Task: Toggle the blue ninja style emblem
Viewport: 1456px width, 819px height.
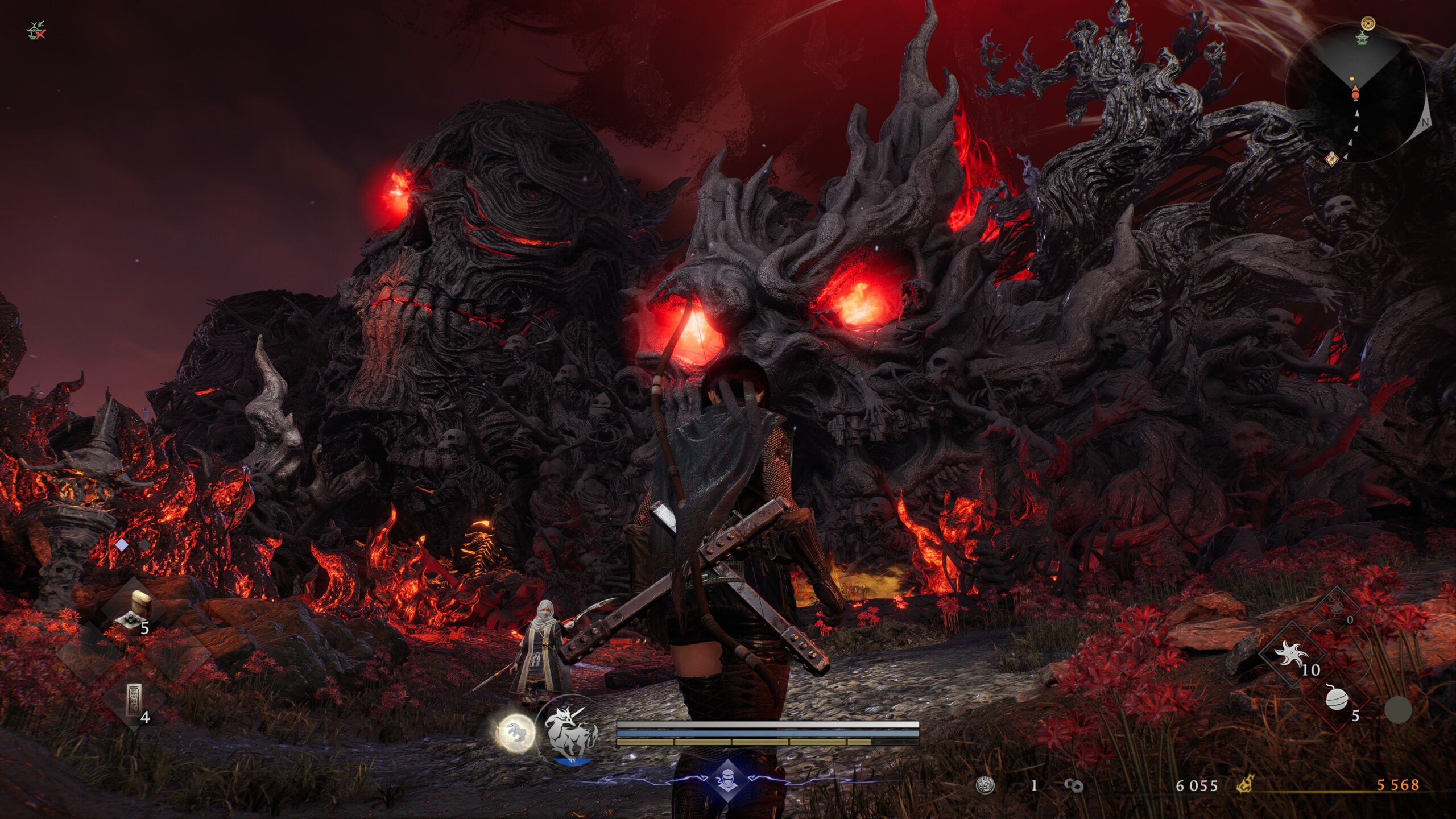Action: pyautogui.click(x=728, y=779)
